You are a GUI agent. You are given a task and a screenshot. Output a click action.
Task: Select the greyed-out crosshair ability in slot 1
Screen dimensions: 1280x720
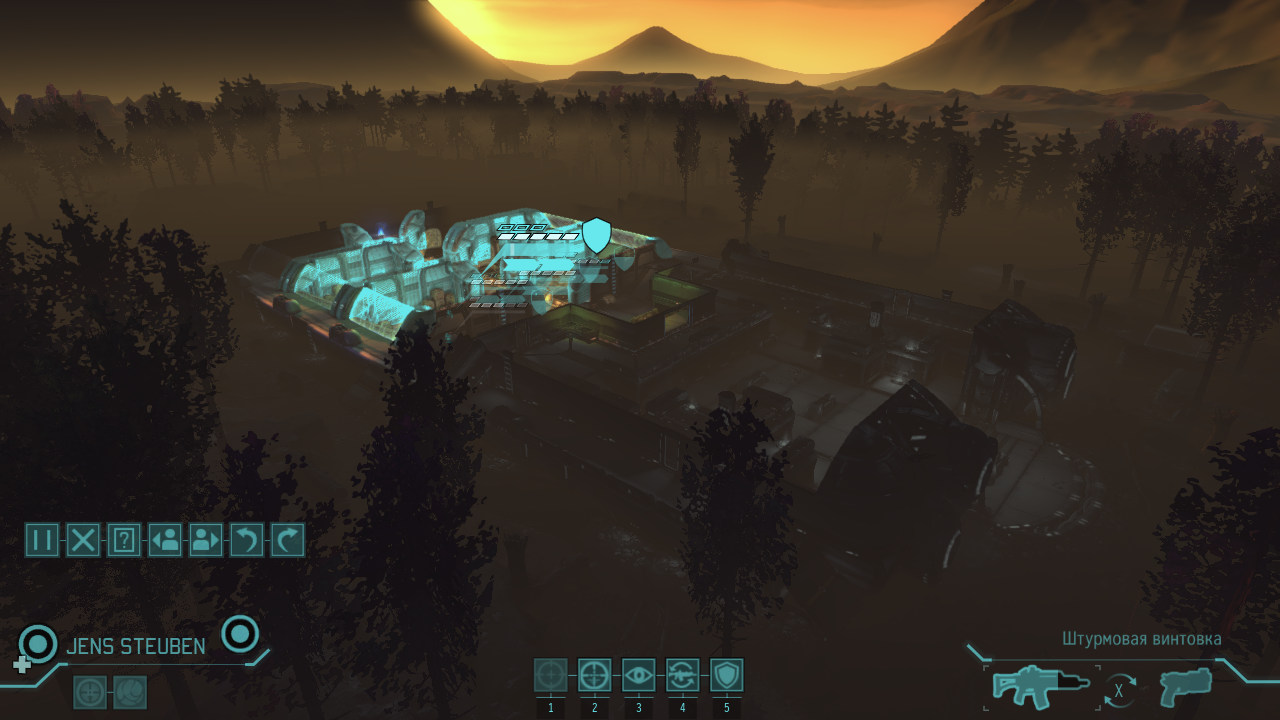[550, 675]
